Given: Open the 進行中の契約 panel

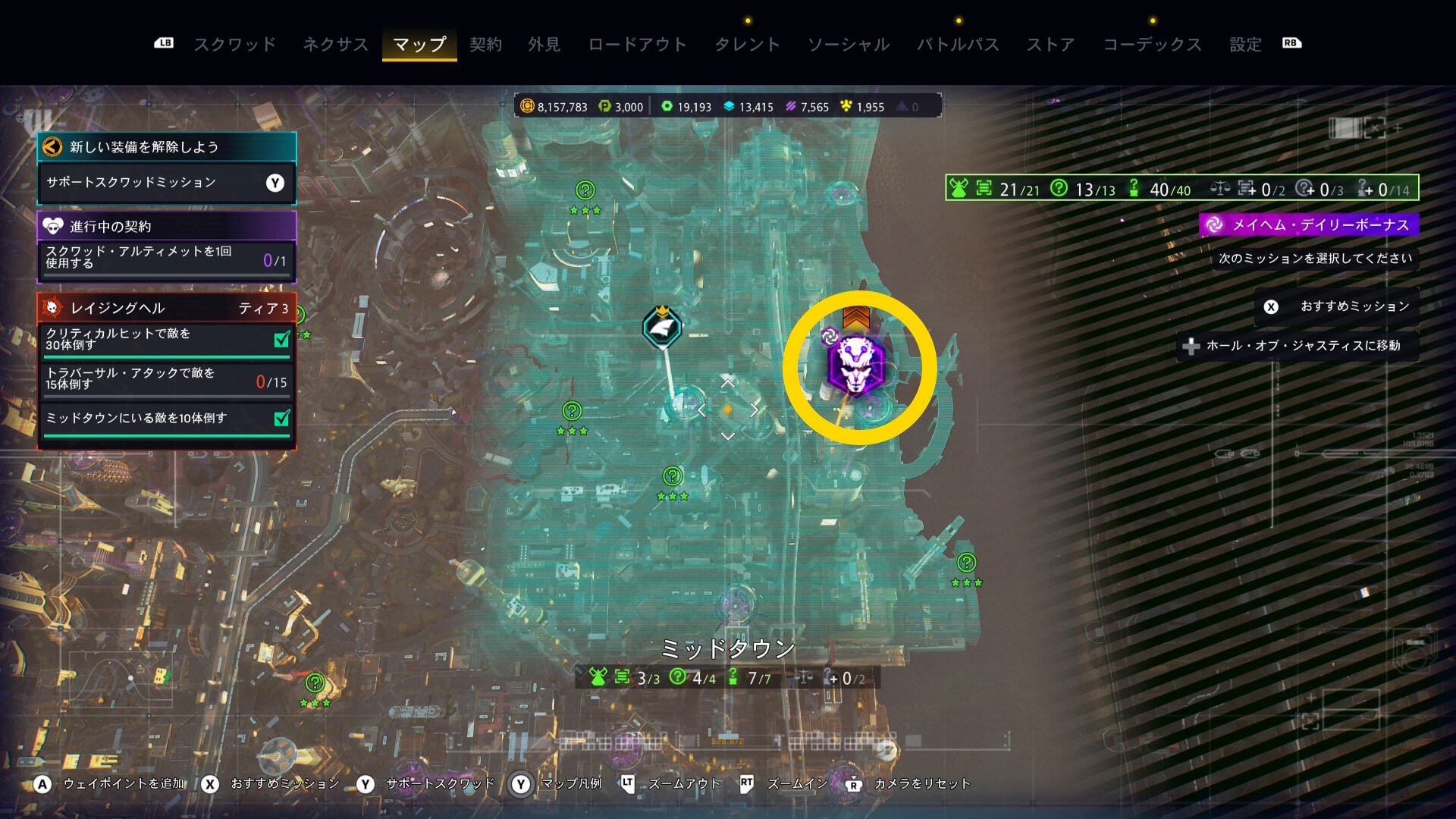Looking at the screenshot, I should coord(166,226).
